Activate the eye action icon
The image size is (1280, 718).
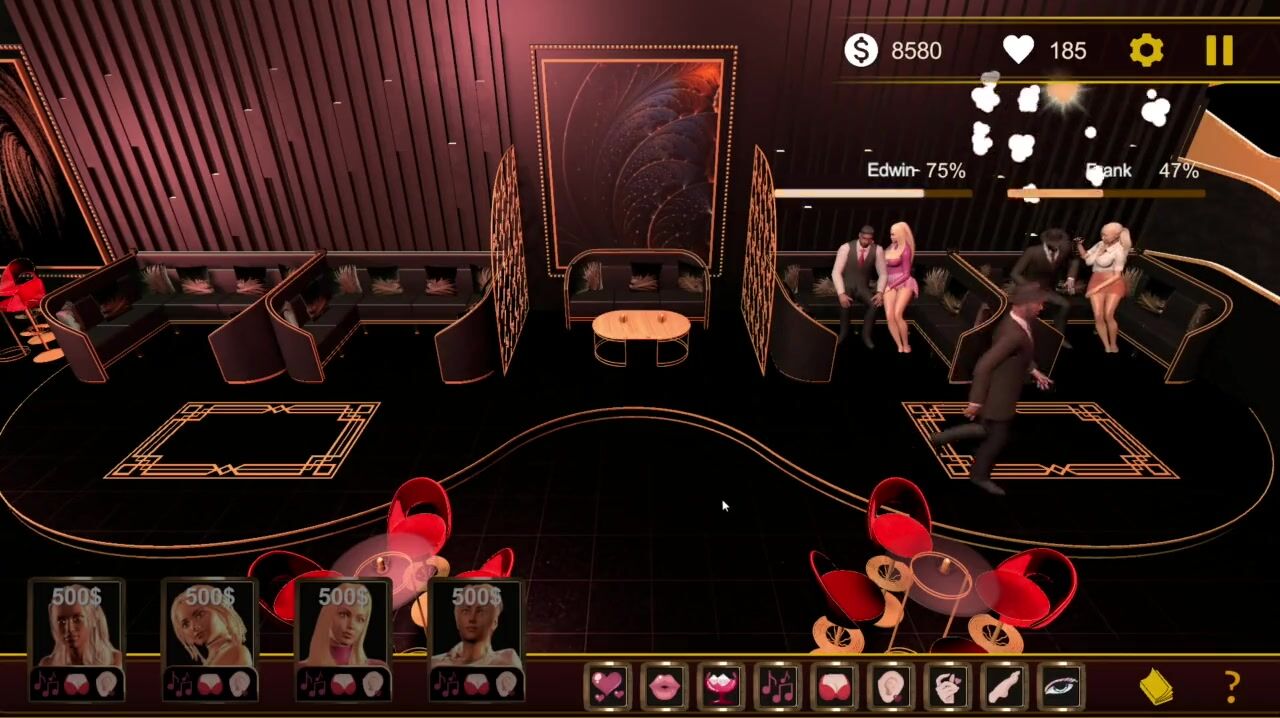pos(1061,686)
